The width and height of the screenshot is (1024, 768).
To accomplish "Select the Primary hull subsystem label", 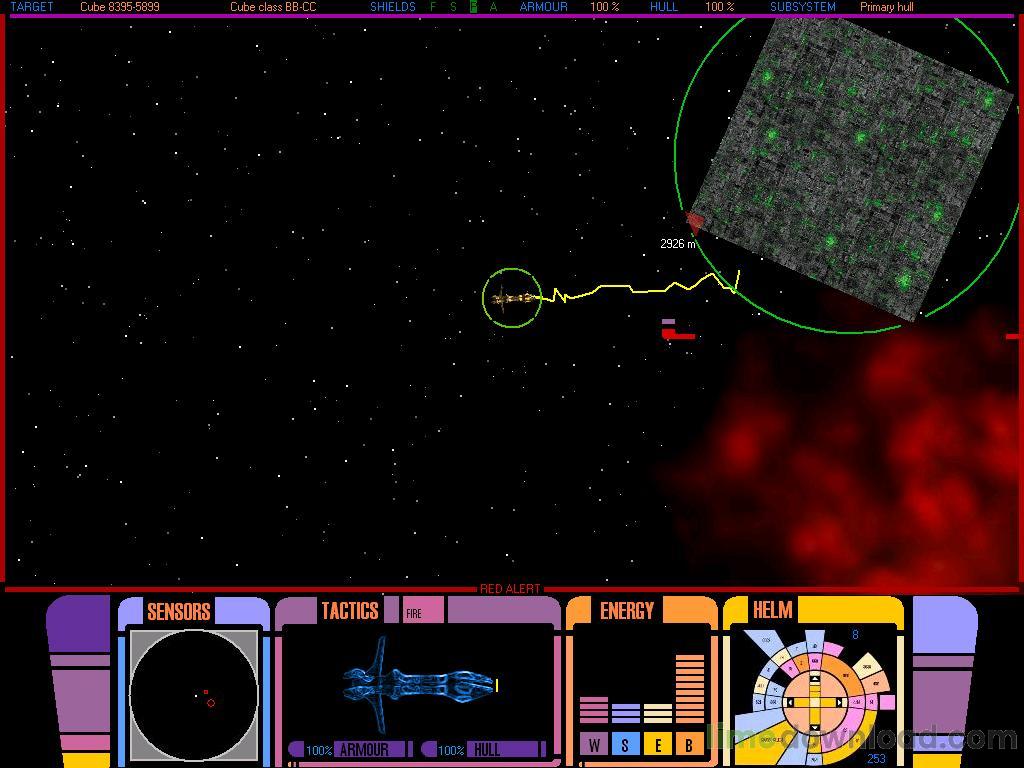I will click(886, 7).
